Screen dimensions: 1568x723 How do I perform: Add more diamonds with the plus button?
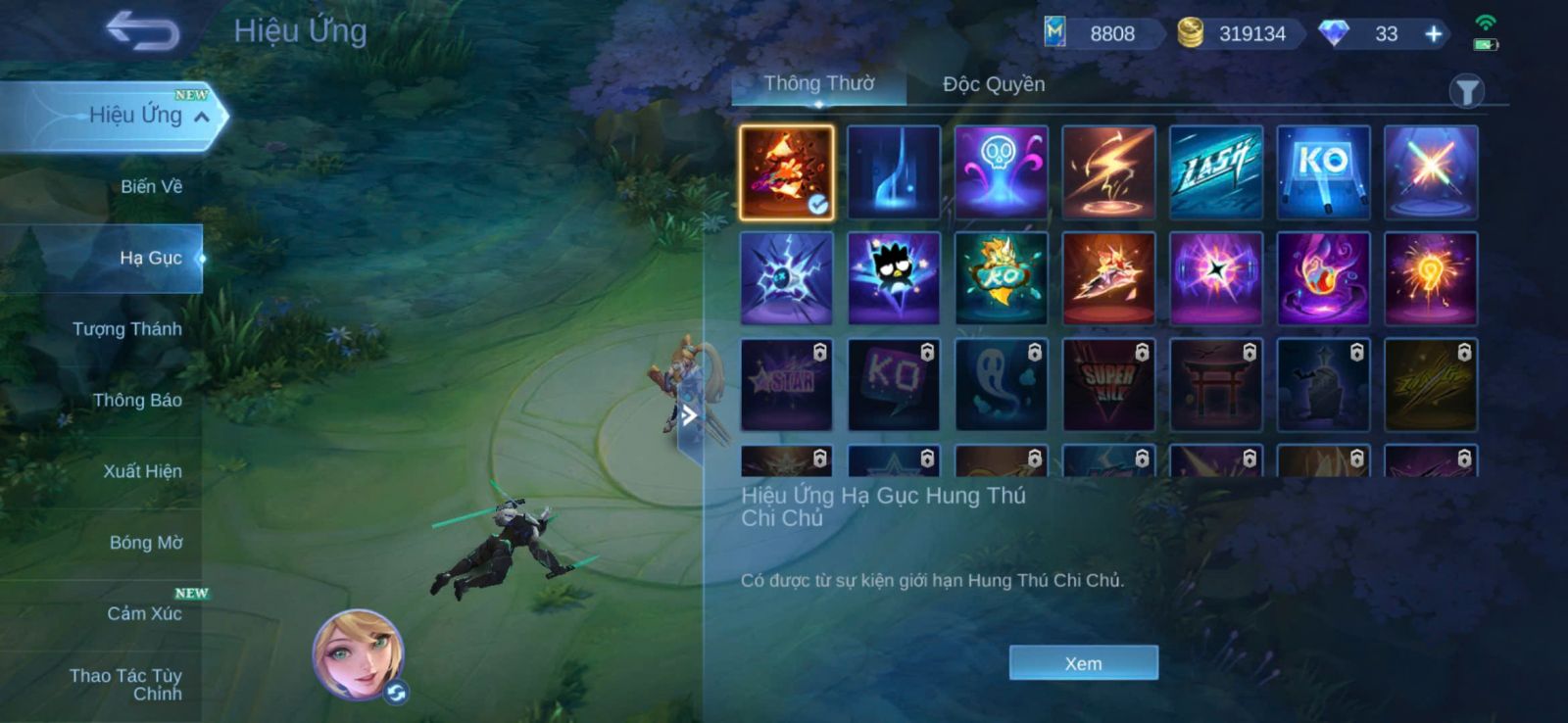point(1433,34)
